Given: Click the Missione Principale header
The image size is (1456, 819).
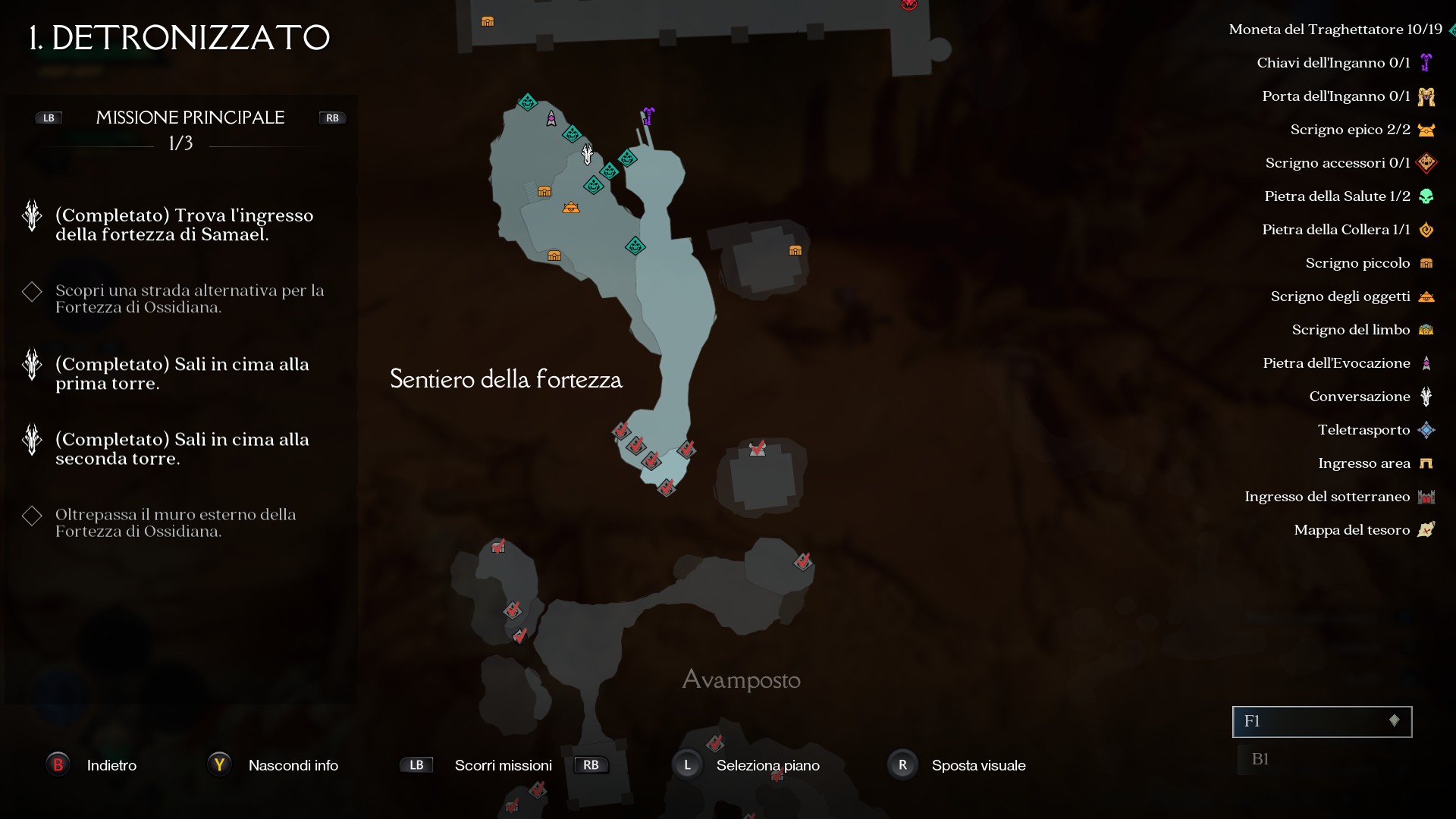Looking at the screenshot, I should (x=190, y=118).
